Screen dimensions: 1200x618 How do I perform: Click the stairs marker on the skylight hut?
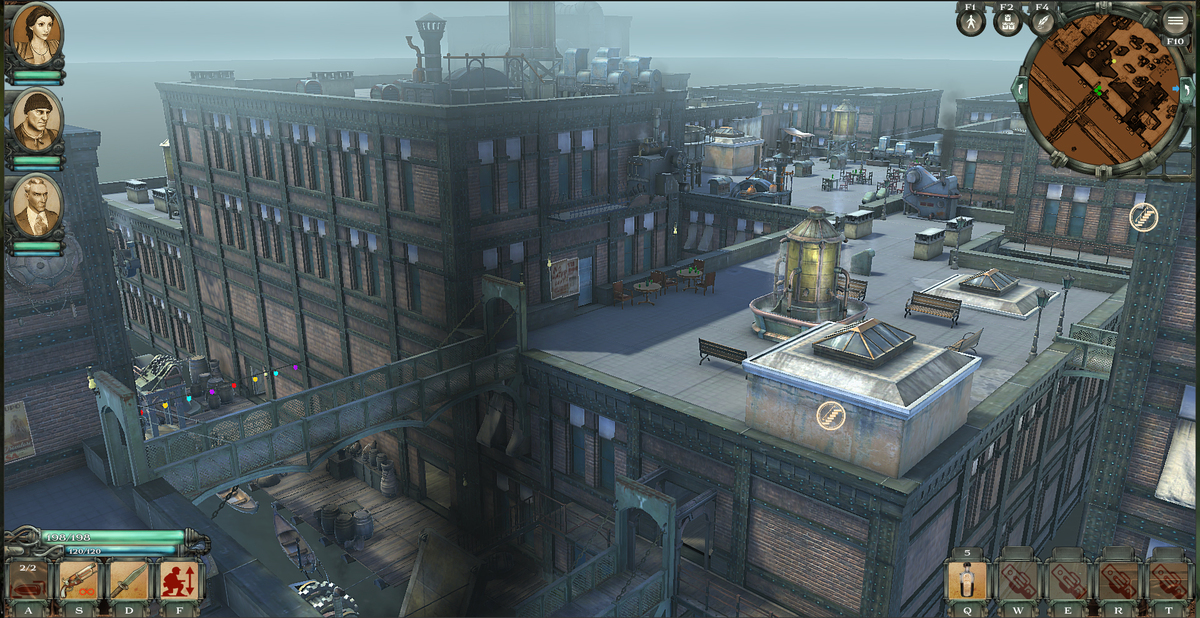tap(830, 415)
